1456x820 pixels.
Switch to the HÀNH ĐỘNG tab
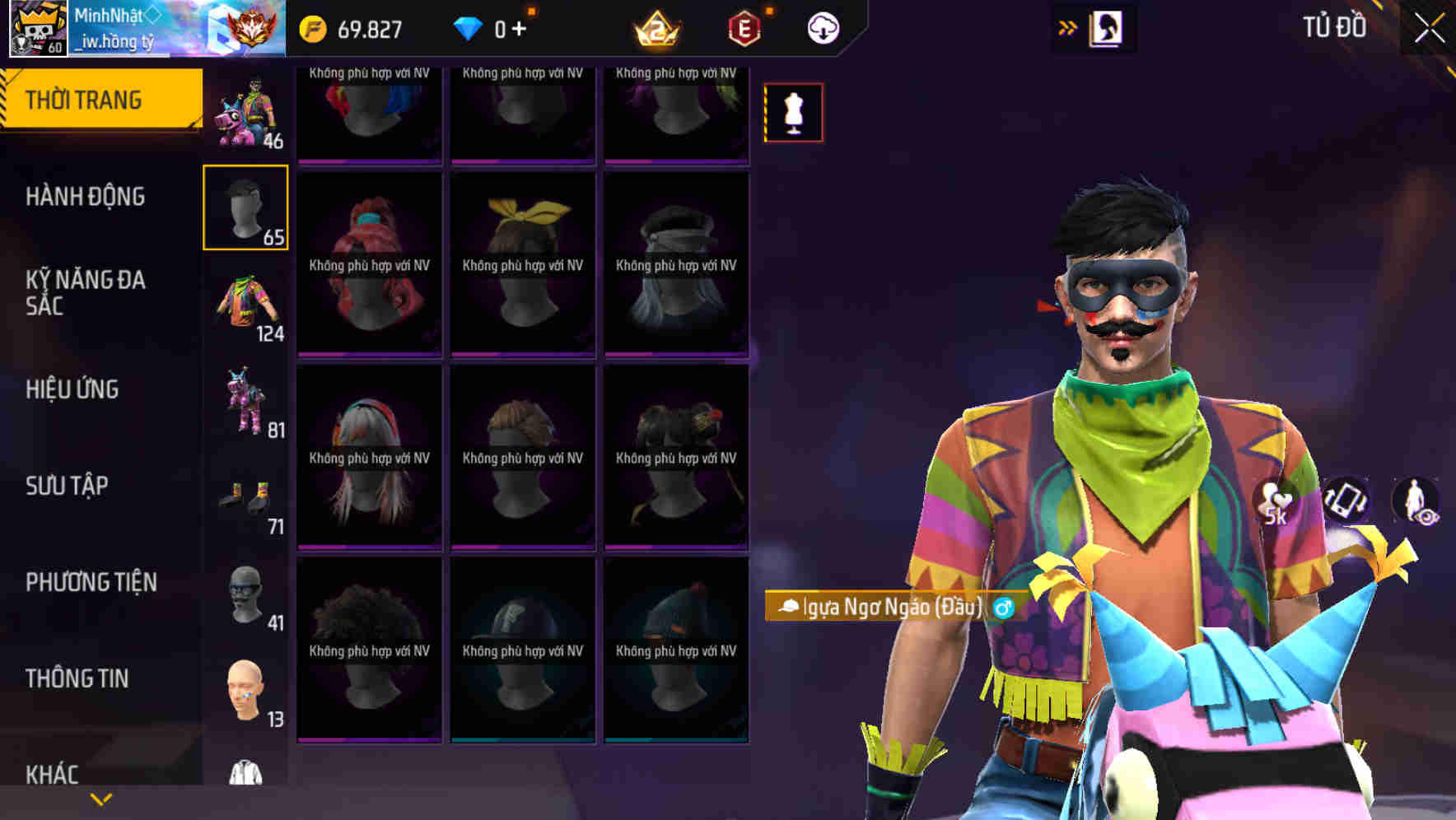pos(84,197)
